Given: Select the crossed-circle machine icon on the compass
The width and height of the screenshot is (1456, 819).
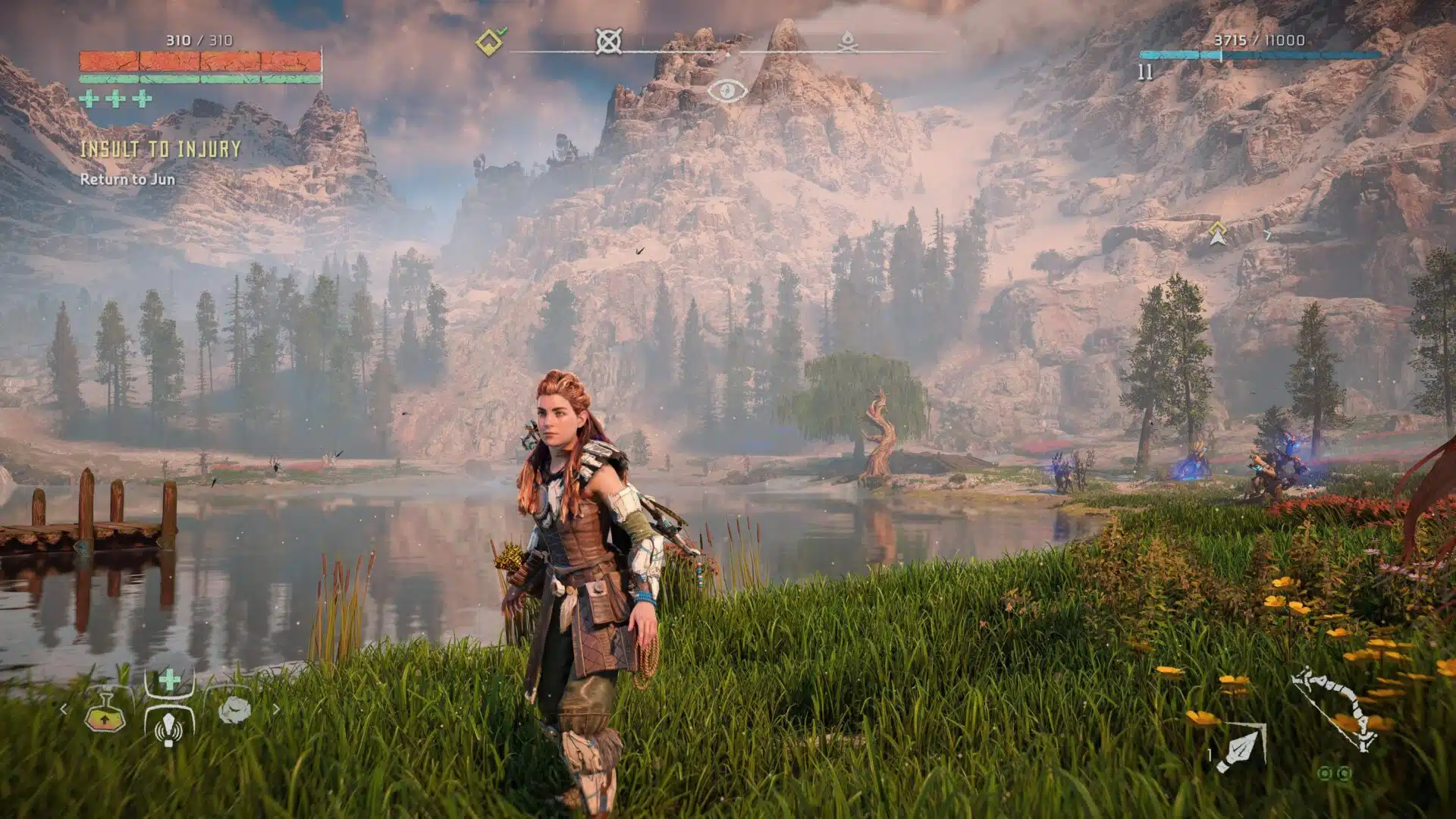Looking at the screenshot, I should pyautogui.click(x=608, y=41).
